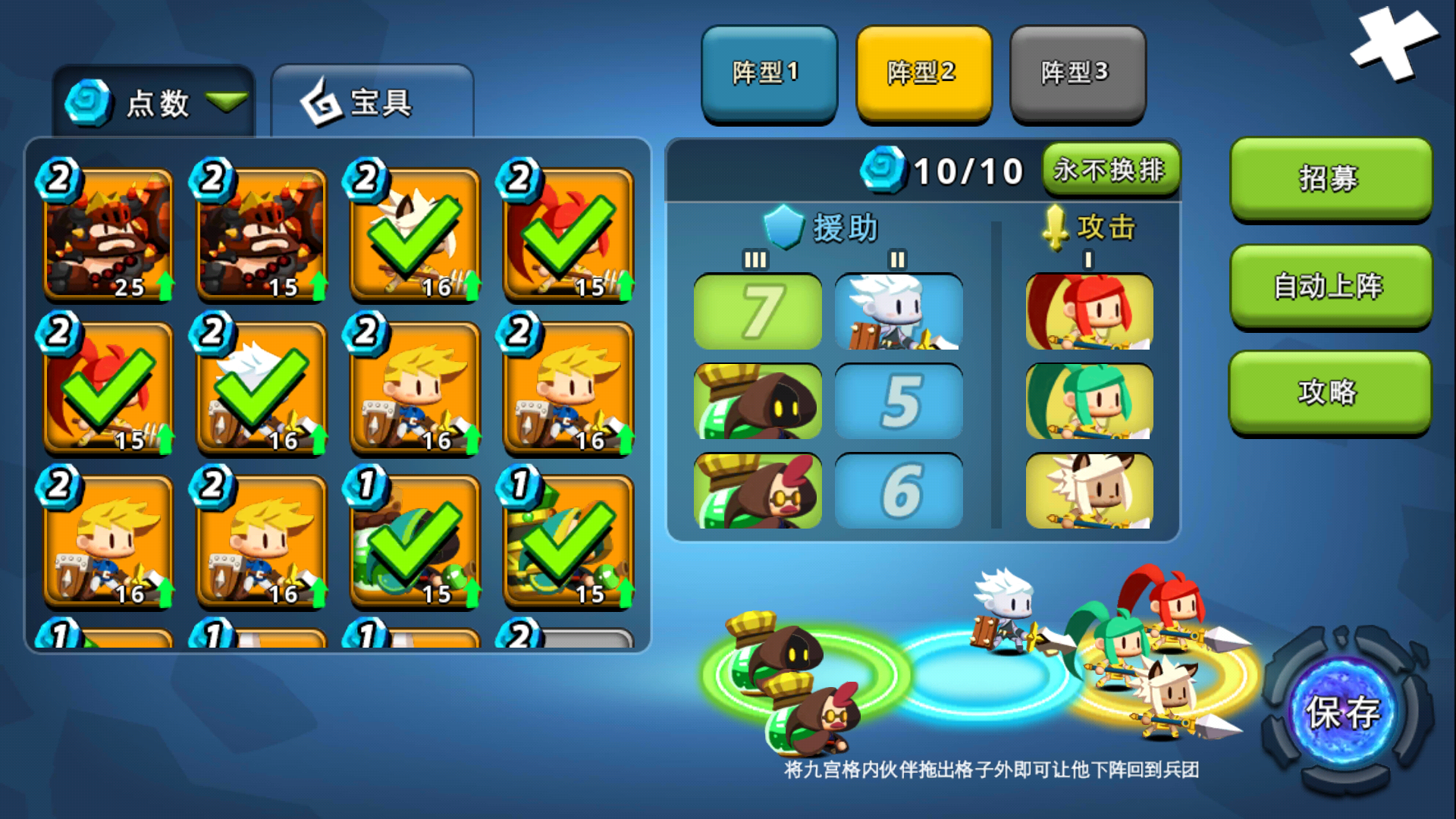The width and height of the screenshot is (1456, 819).
Task: Toggle the 永不换排 option
Action: tap(1110, 171)
